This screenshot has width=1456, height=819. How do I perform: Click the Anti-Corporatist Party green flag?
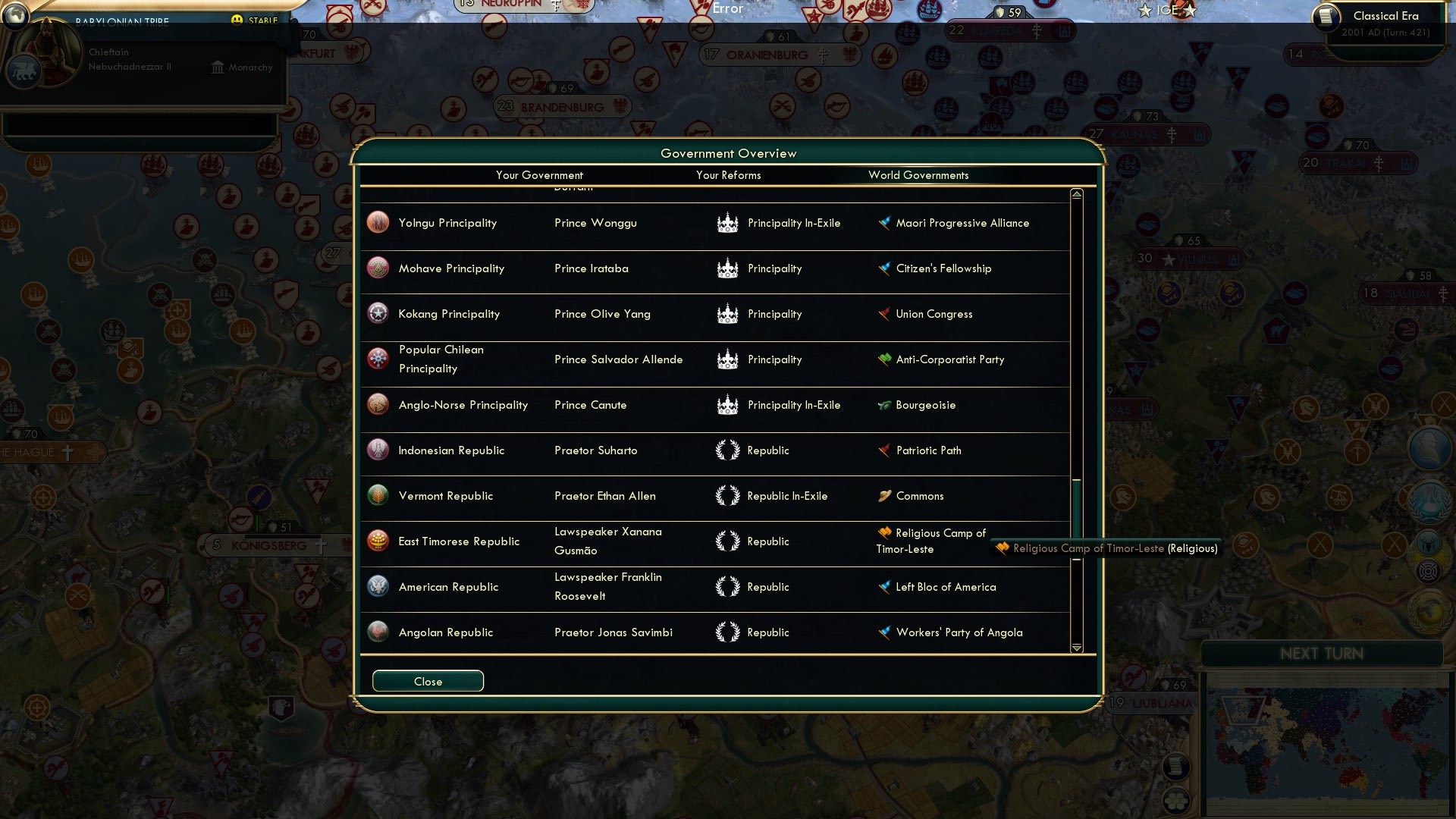pos(884,359)
